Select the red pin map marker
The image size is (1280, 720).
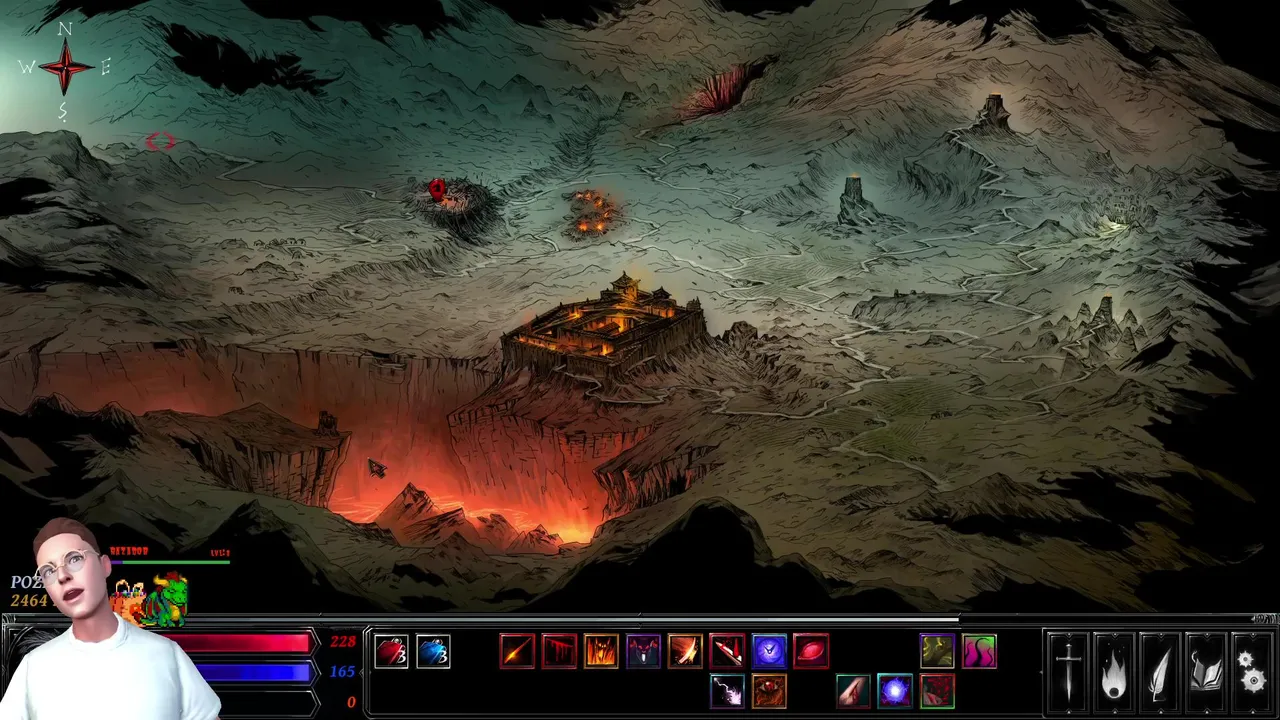click(x=437, y=189)
